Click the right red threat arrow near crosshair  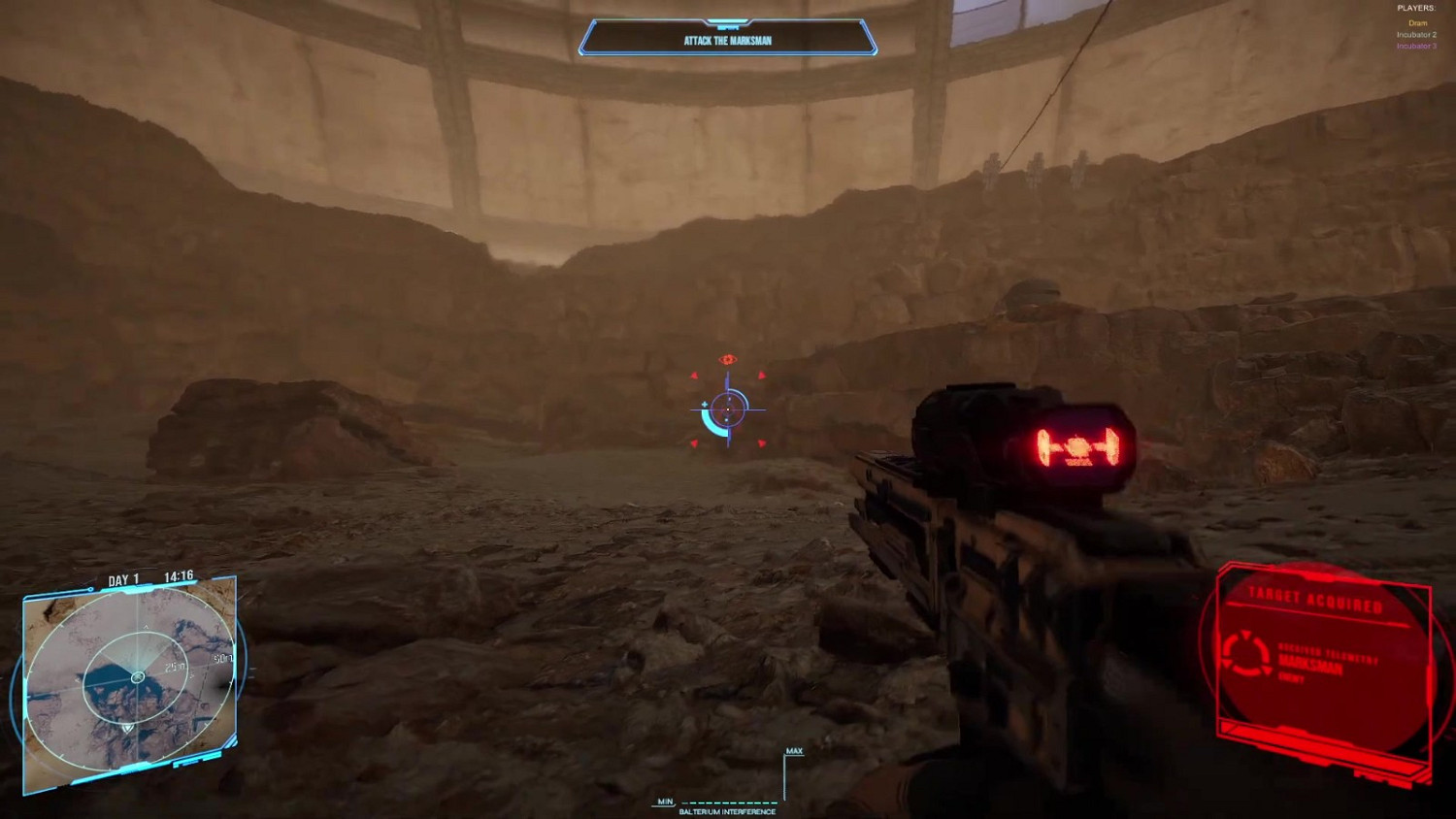pyautogui.click(x=762, y=376)
